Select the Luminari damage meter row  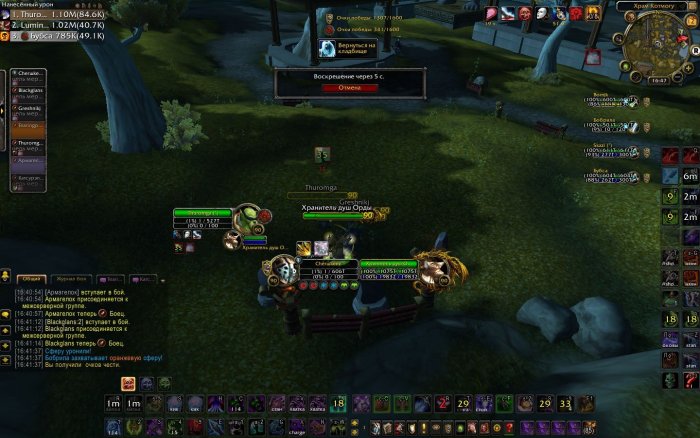click(57, 25)
